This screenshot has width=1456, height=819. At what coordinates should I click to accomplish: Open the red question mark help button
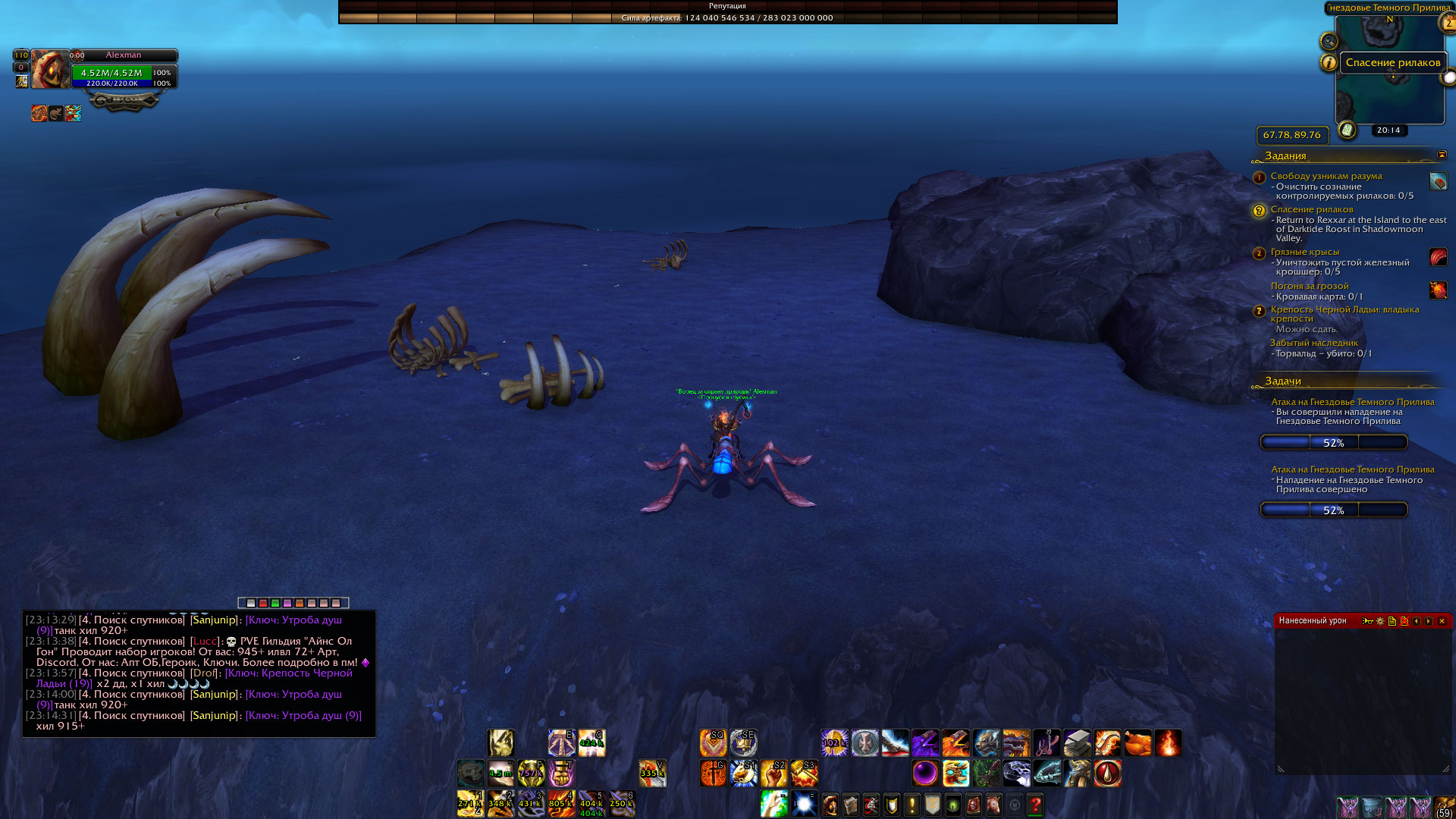click(x=1035, y=805)
